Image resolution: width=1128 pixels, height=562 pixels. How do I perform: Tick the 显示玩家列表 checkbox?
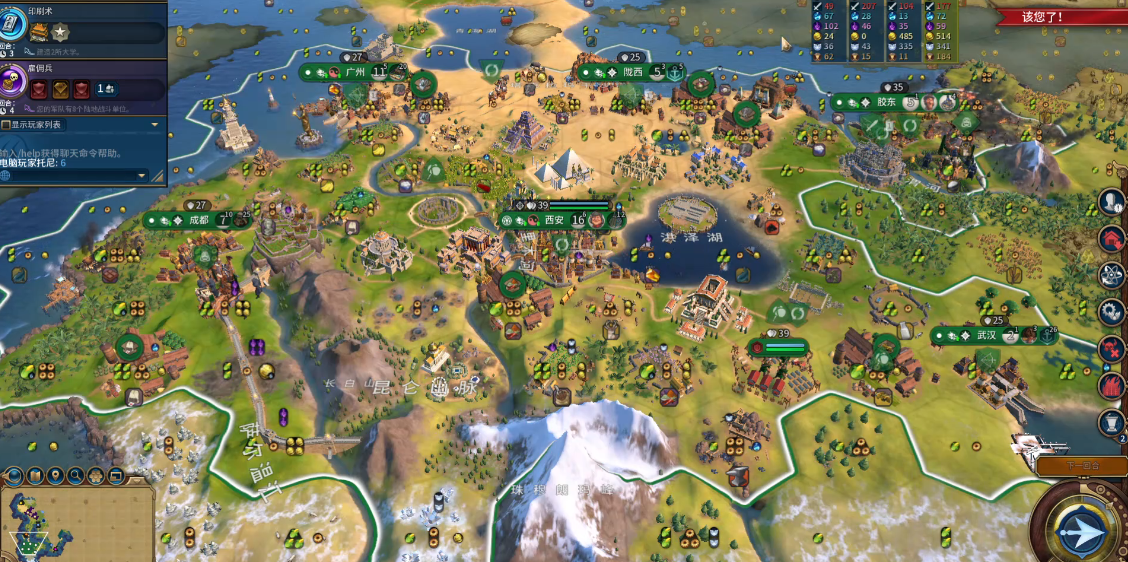click(6, 125)
